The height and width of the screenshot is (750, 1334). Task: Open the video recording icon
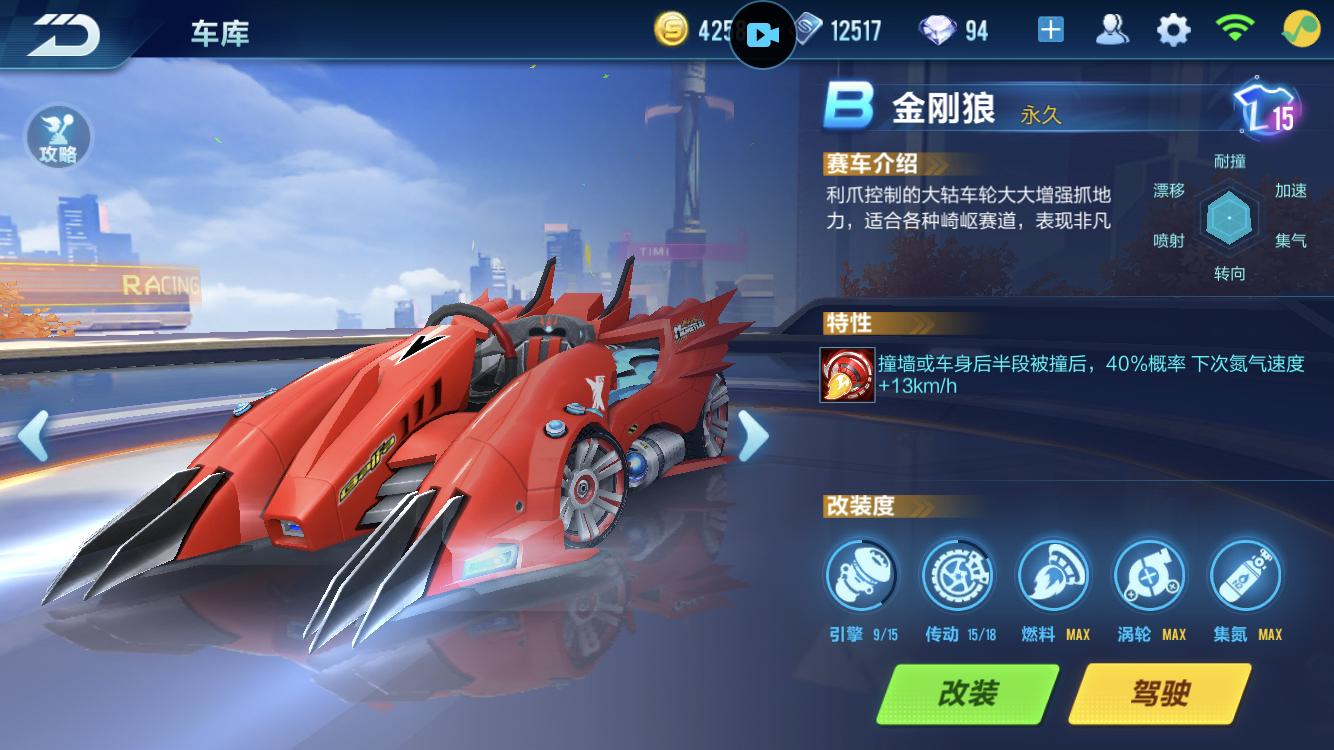tap(762, 33)
